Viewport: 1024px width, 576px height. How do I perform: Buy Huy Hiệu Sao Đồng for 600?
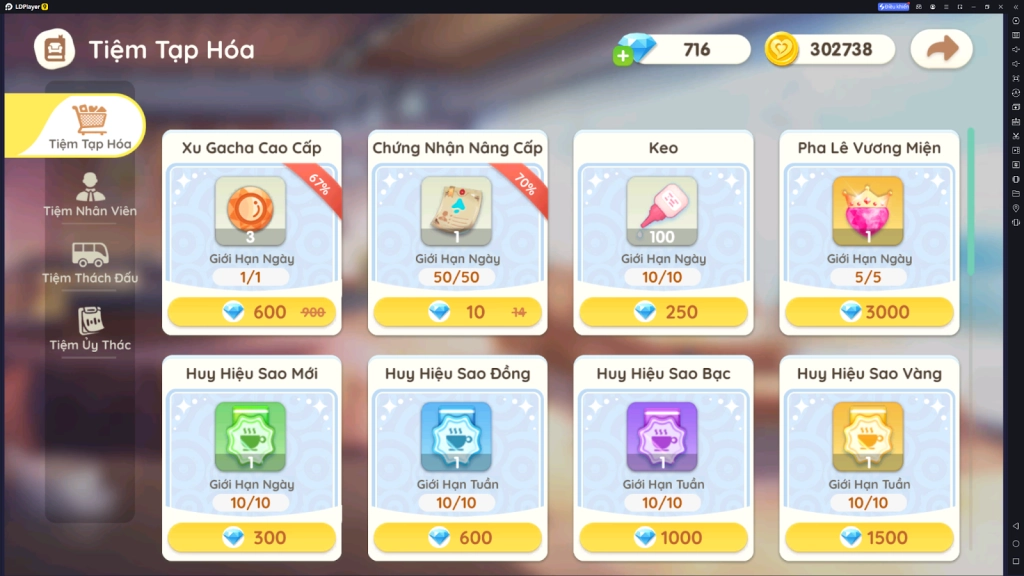(458, 537)
